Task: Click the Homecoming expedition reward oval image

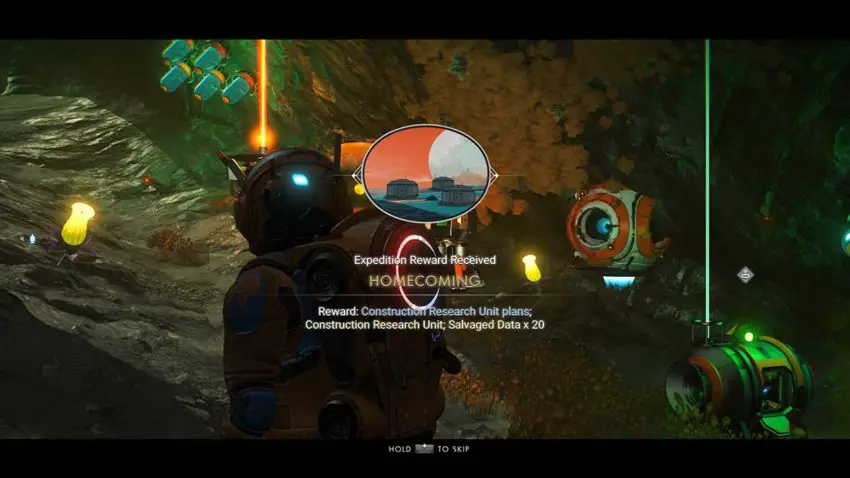Action: [425, 175]
